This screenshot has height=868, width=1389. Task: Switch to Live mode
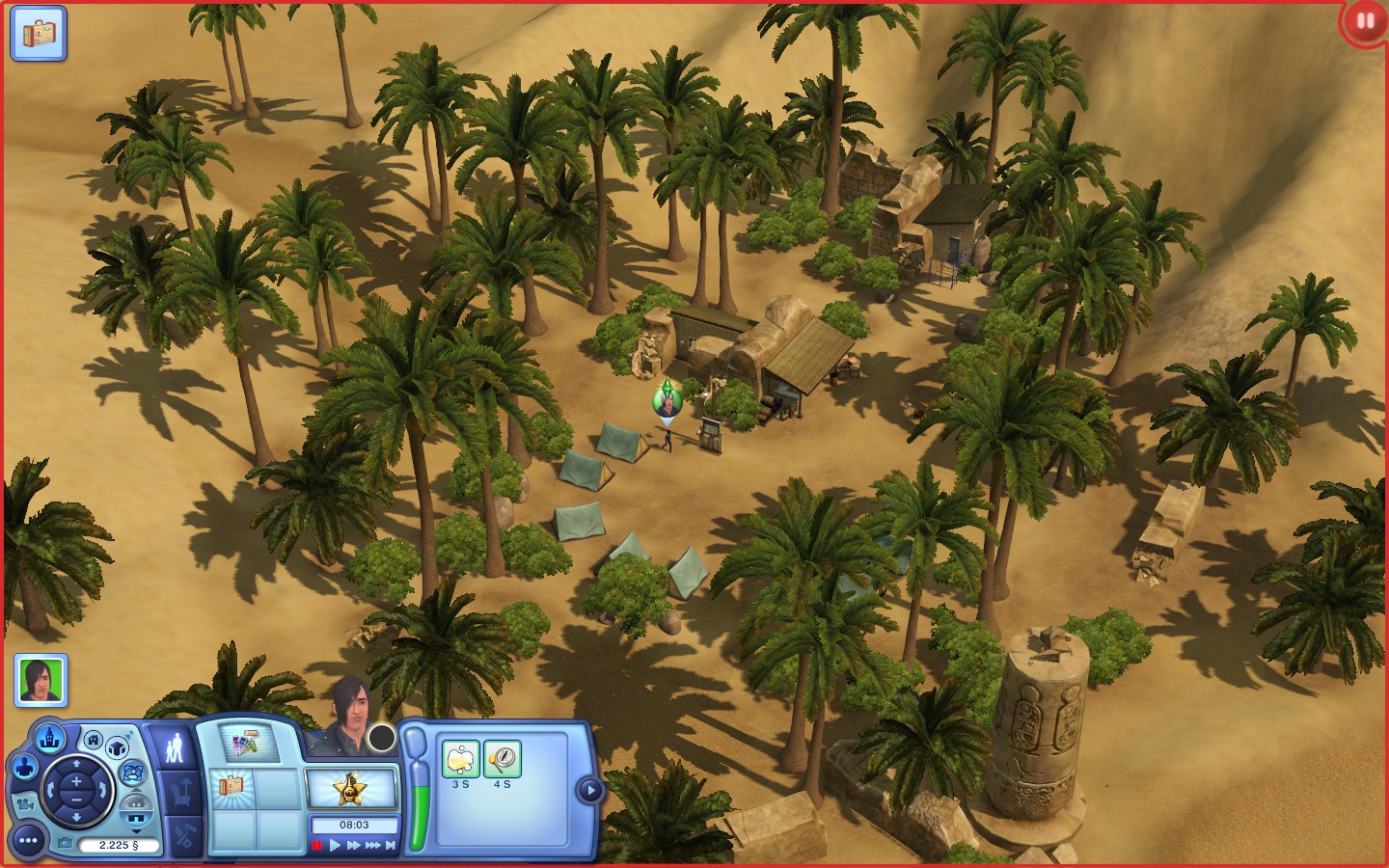click(x=175, y=748)
